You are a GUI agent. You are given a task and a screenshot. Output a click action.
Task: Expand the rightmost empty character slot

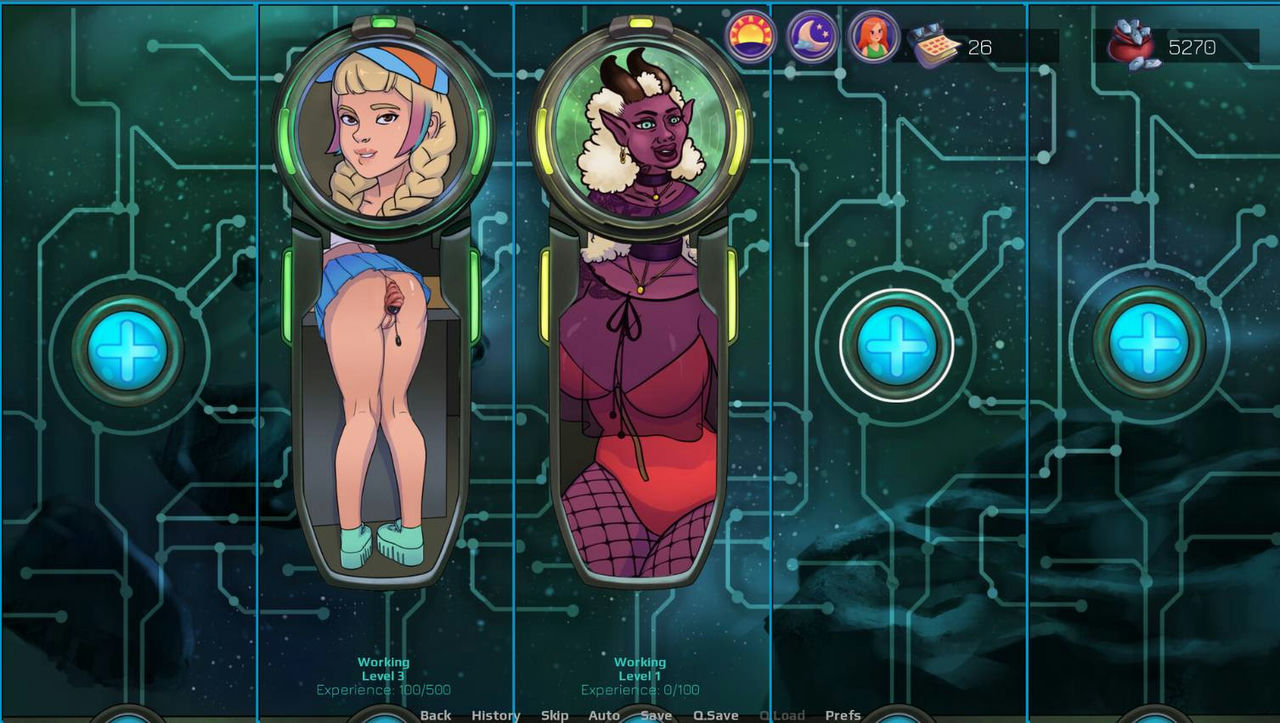(x=1146, y=348)
